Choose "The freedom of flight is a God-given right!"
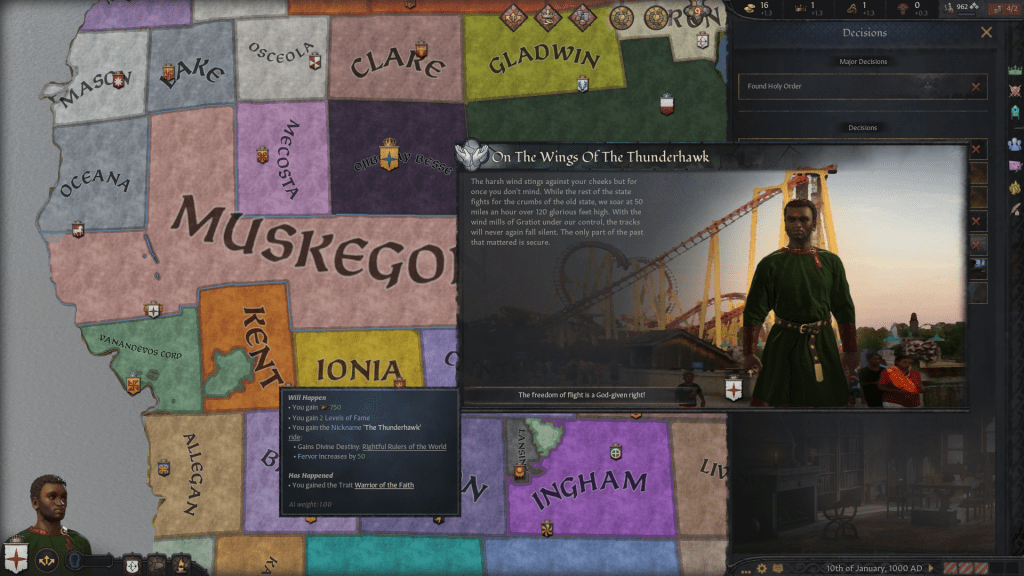Screen dimensions: 1024x576 (x=581, y=395)
